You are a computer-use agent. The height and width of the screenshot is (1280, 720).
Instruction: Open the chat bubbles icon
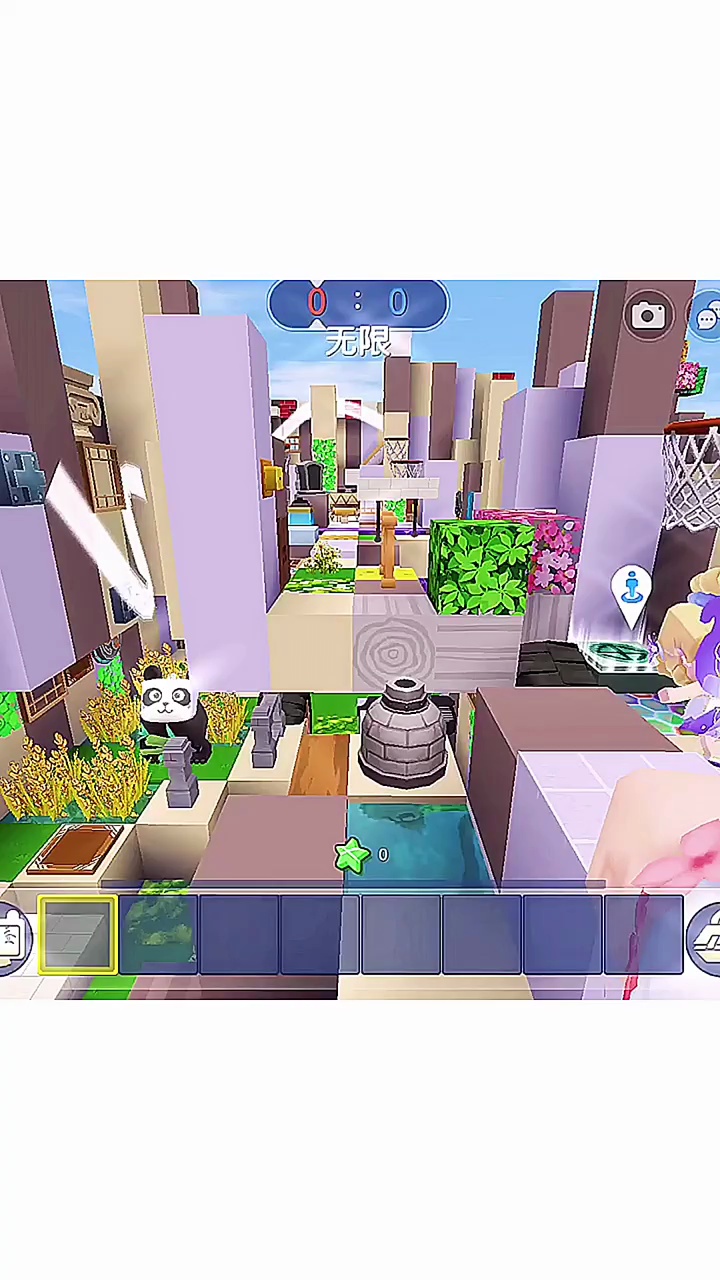click(x=707, y=318)
